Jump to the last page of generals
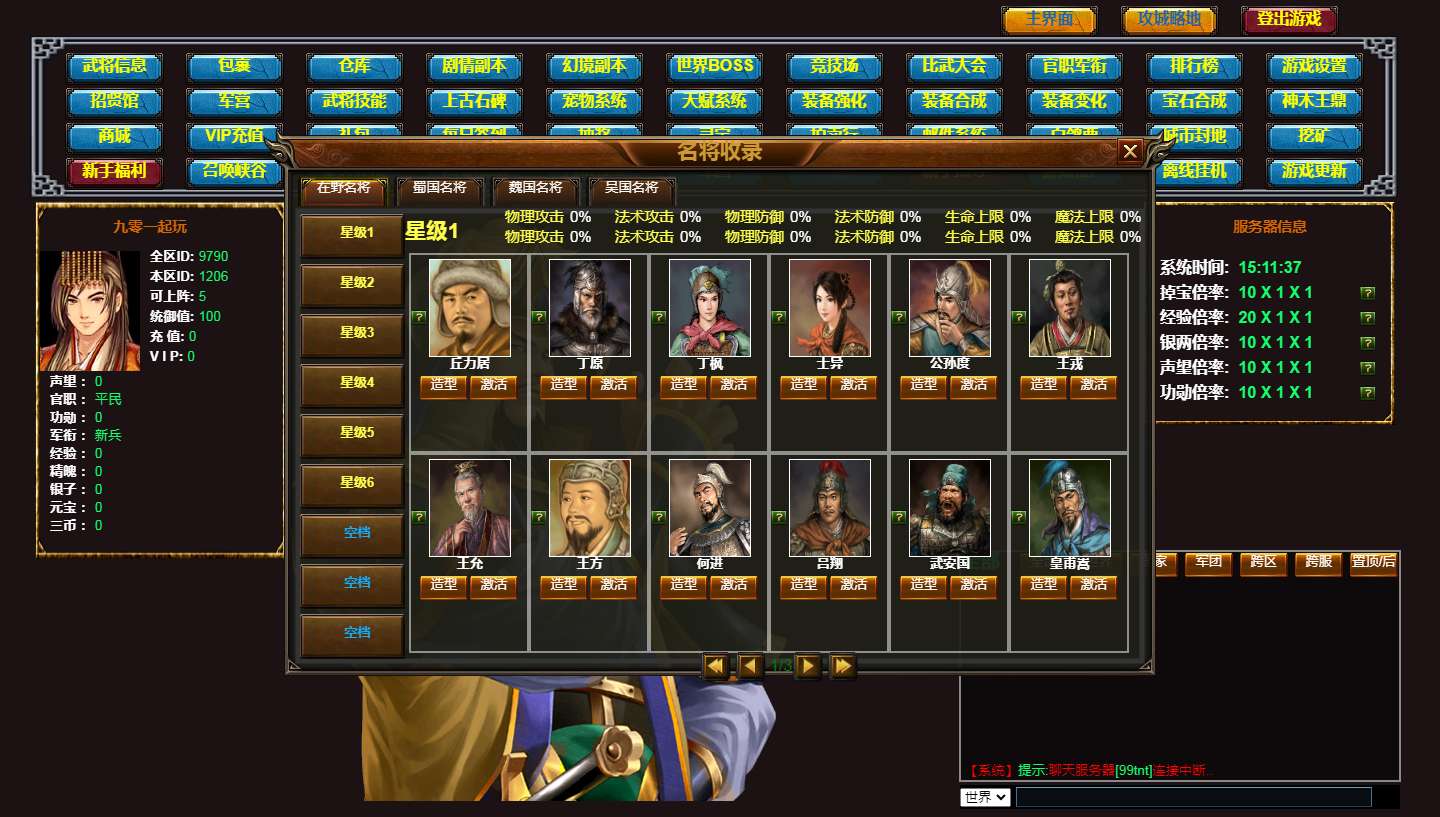 tap(842, 666)
